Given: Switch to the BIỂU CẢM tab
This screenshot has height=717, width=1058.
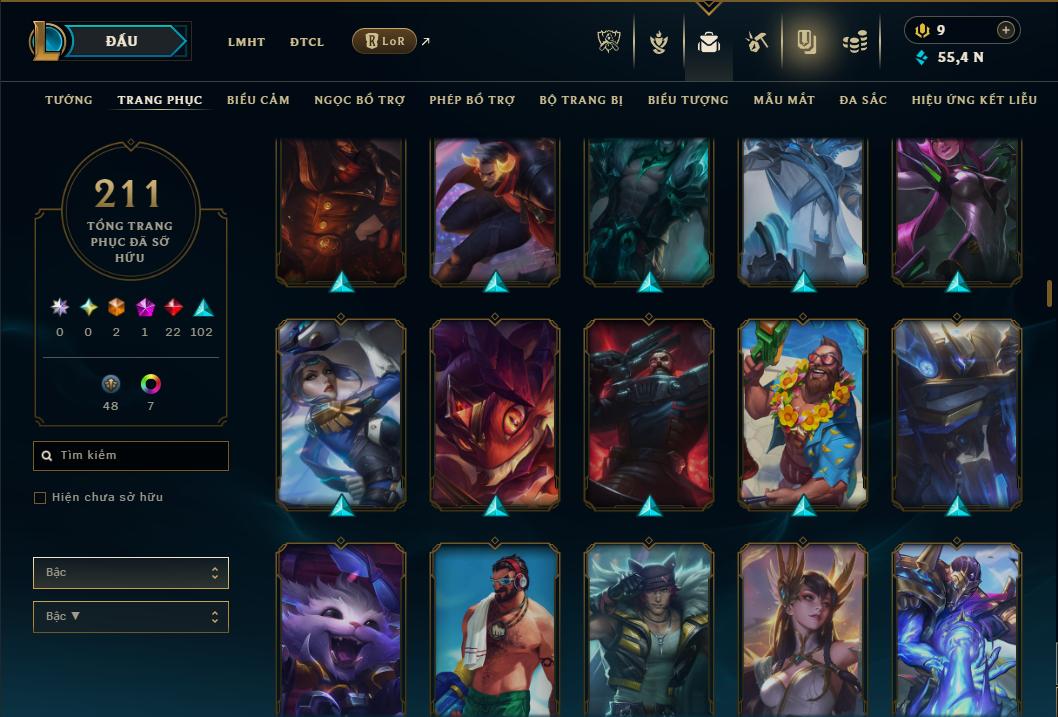Looking at the screenshot, I should pos(258,100).
